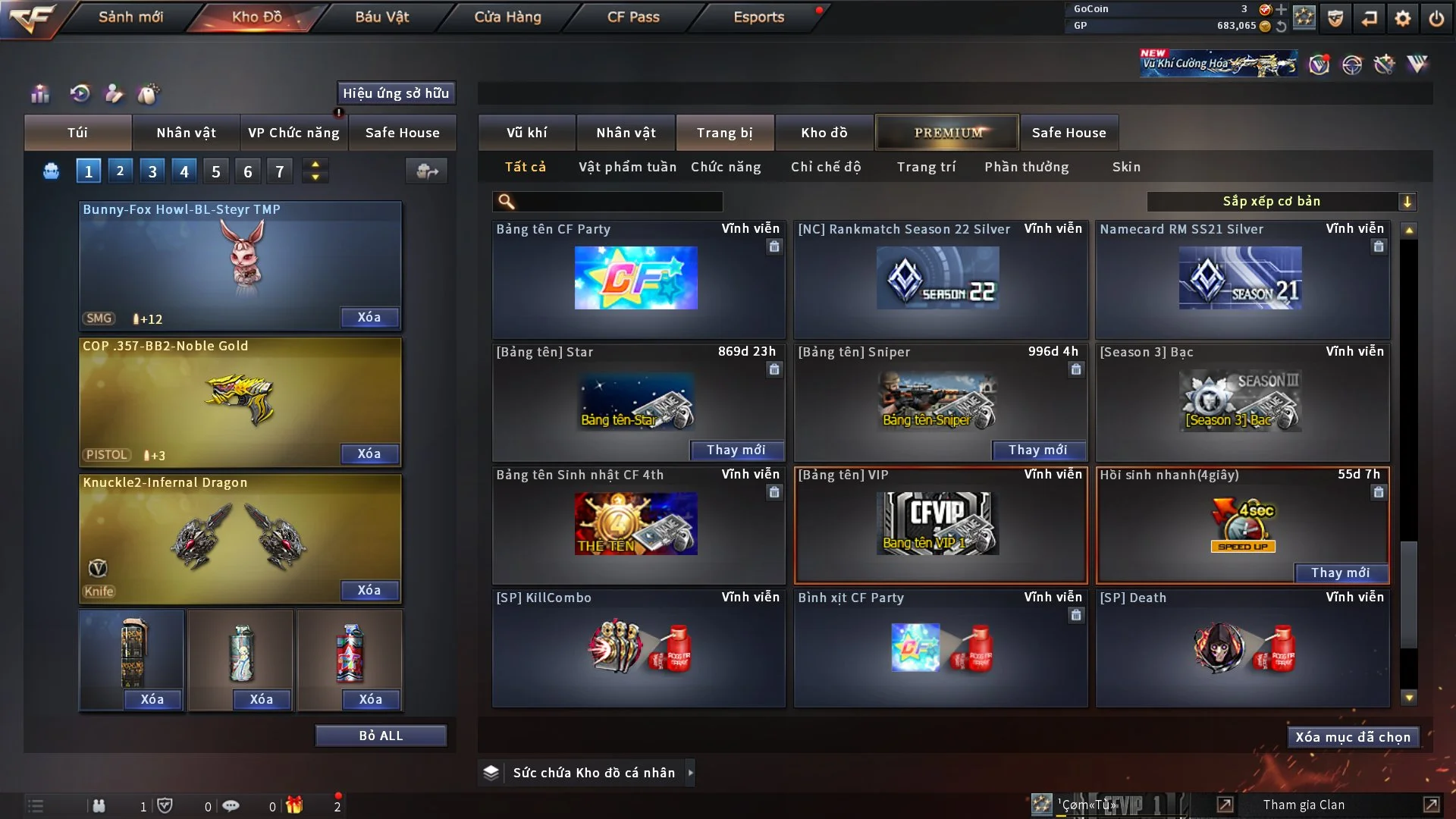Open the Cửa Hàng shop menu
This screenshot has height=819, width=1456.
pos(507,17)
